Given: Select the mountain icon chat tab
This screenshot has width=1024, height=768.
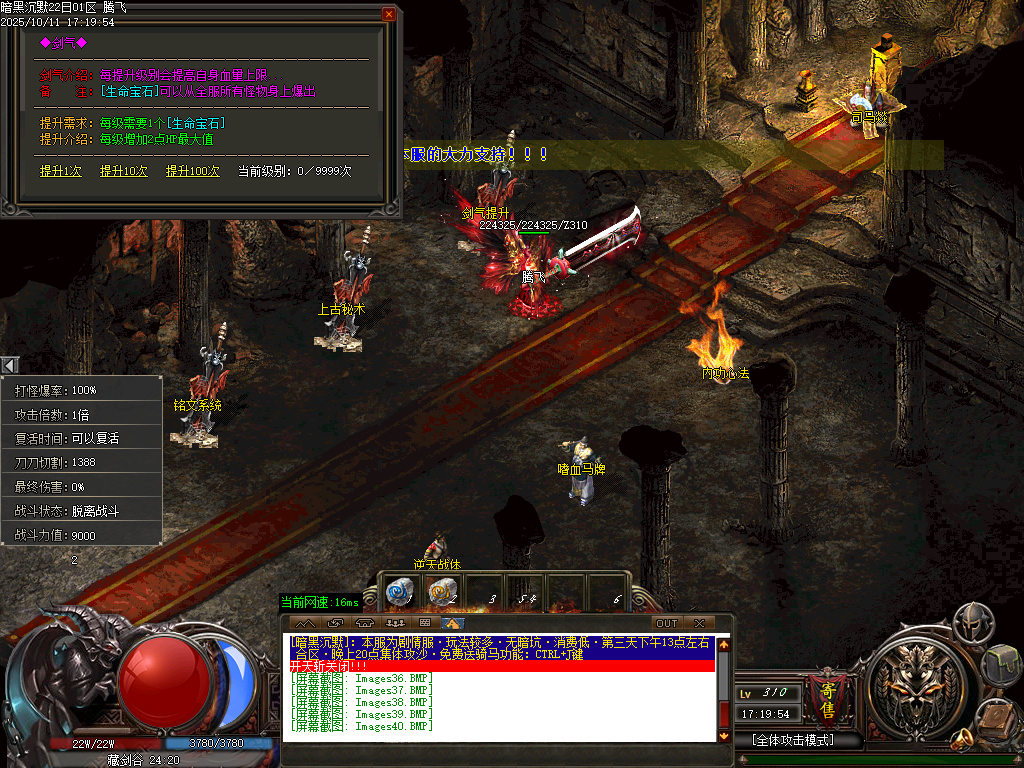Looking at the screenshot, I should [x=305, y=623].
